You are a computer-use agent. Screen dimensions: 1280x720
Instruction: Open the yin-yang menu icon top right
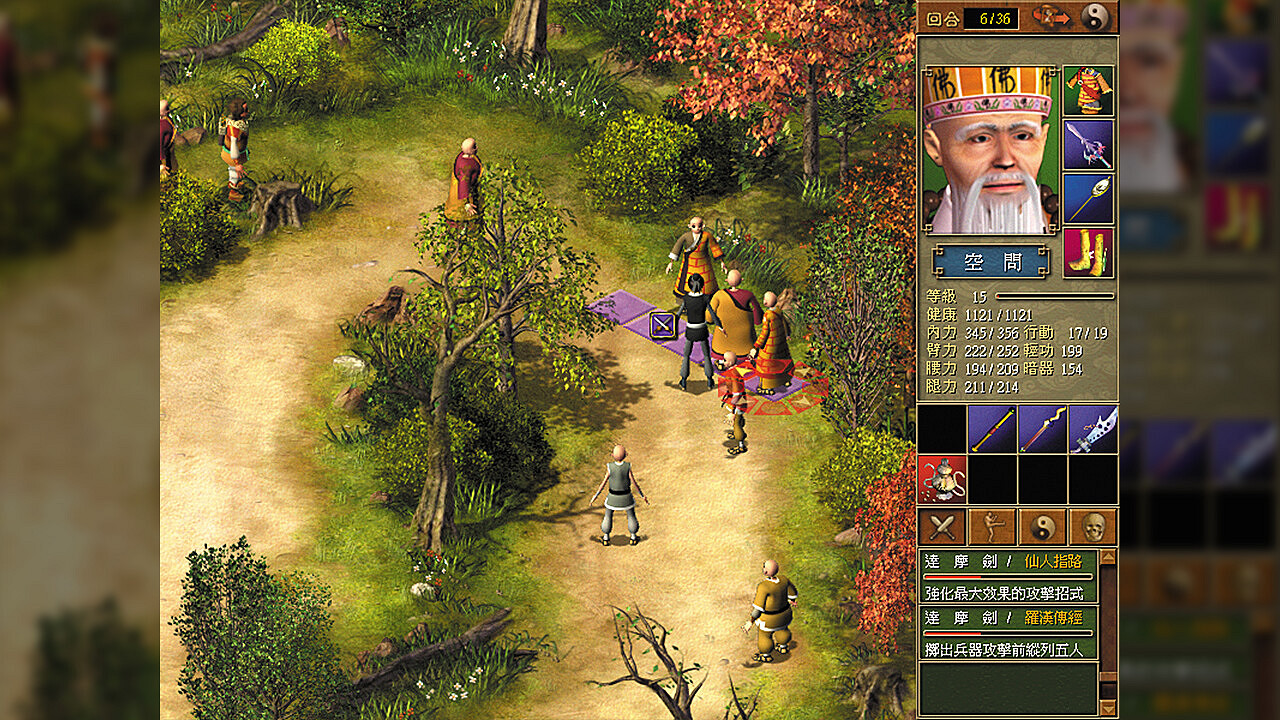[1095, 17]
